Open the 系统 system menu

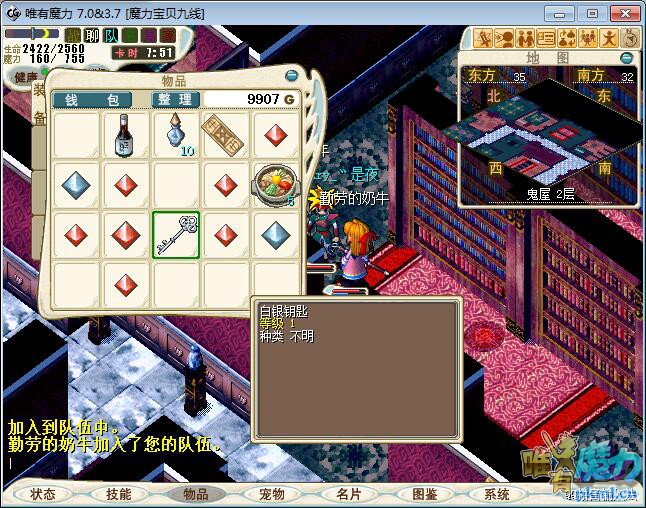tap(497, 494)
